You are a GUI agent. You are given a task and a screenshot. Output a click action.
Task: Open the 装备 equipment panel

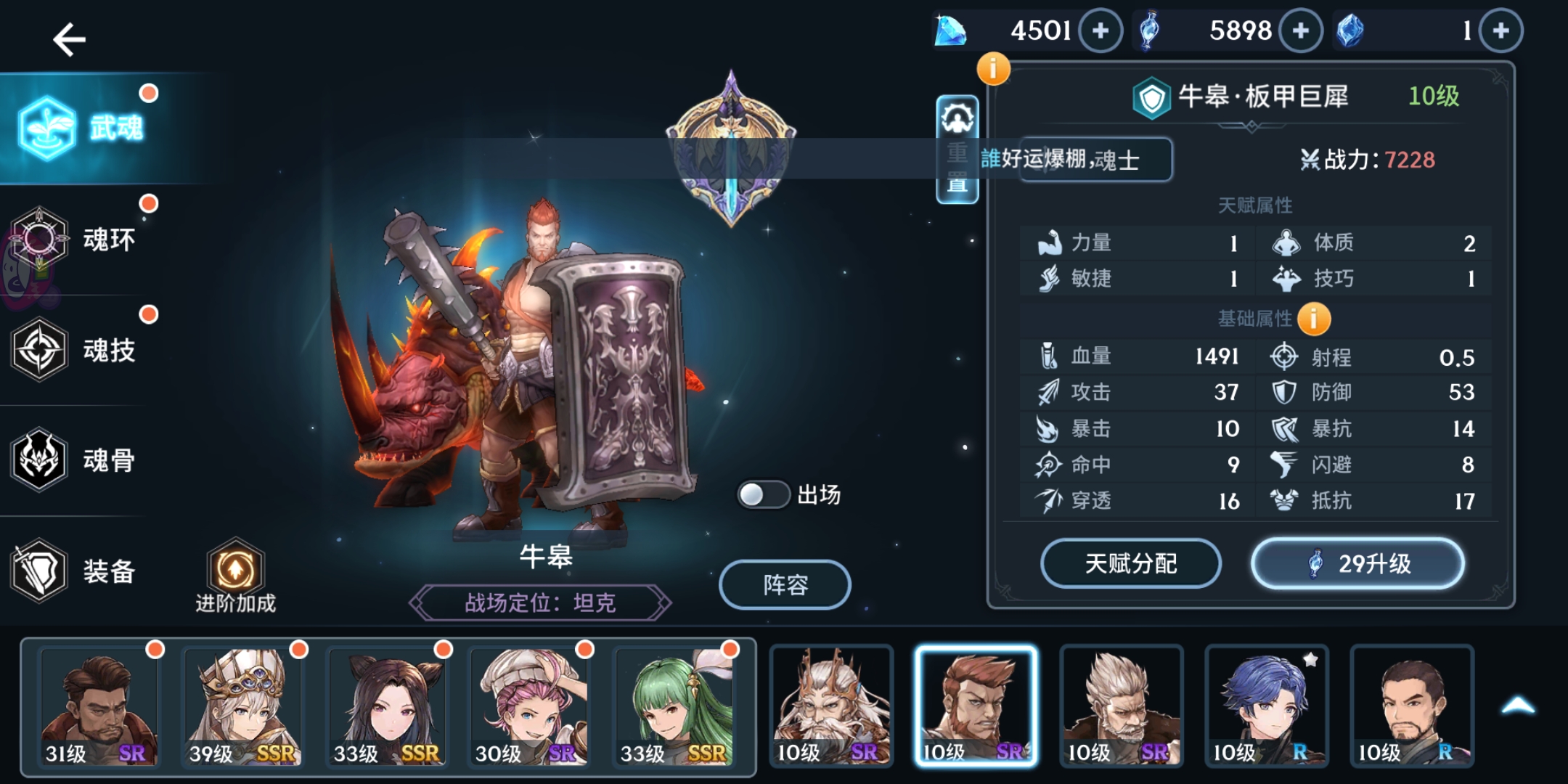40,571
